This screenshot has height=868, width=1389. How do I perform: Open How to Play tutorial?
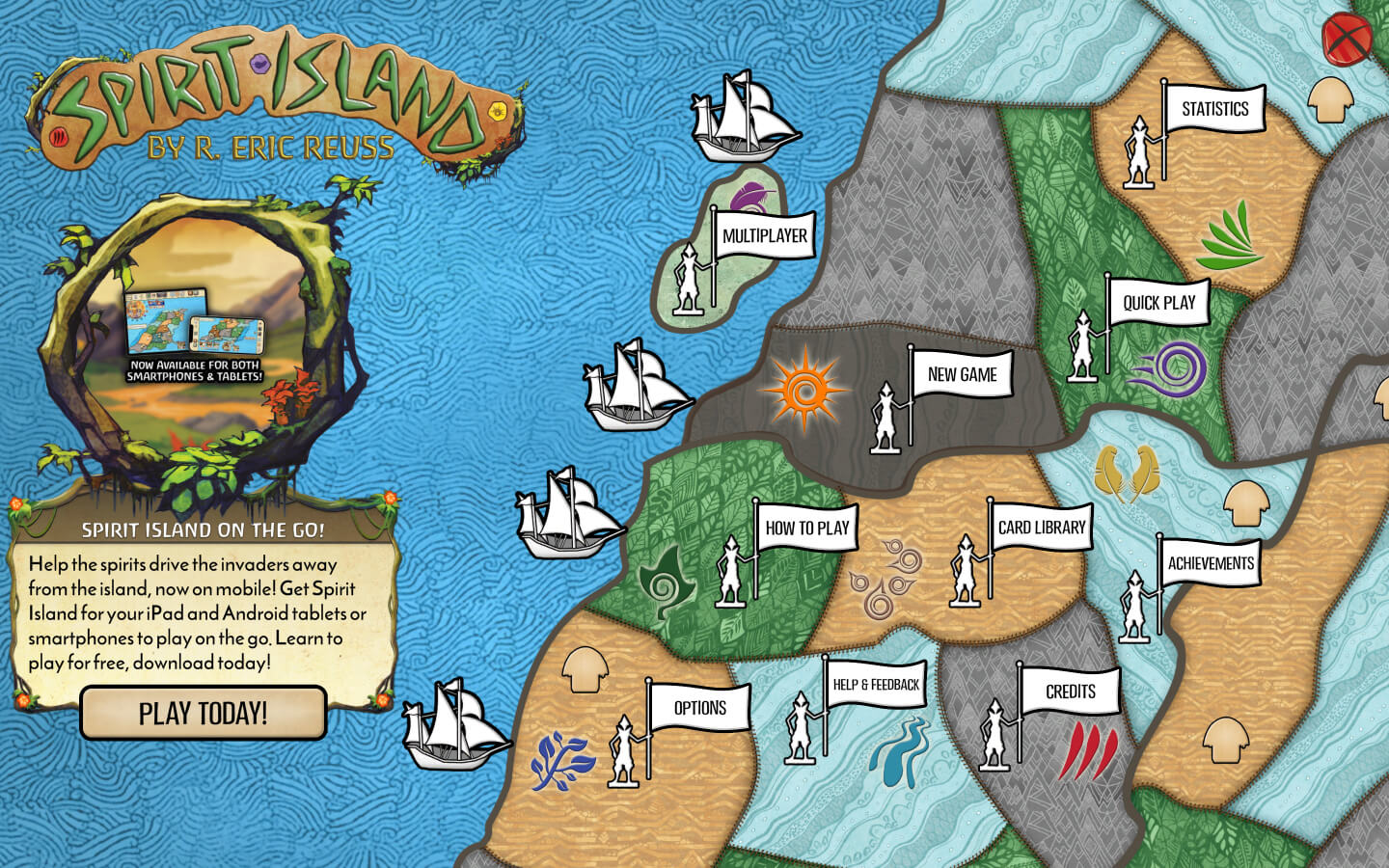[806, 529]
